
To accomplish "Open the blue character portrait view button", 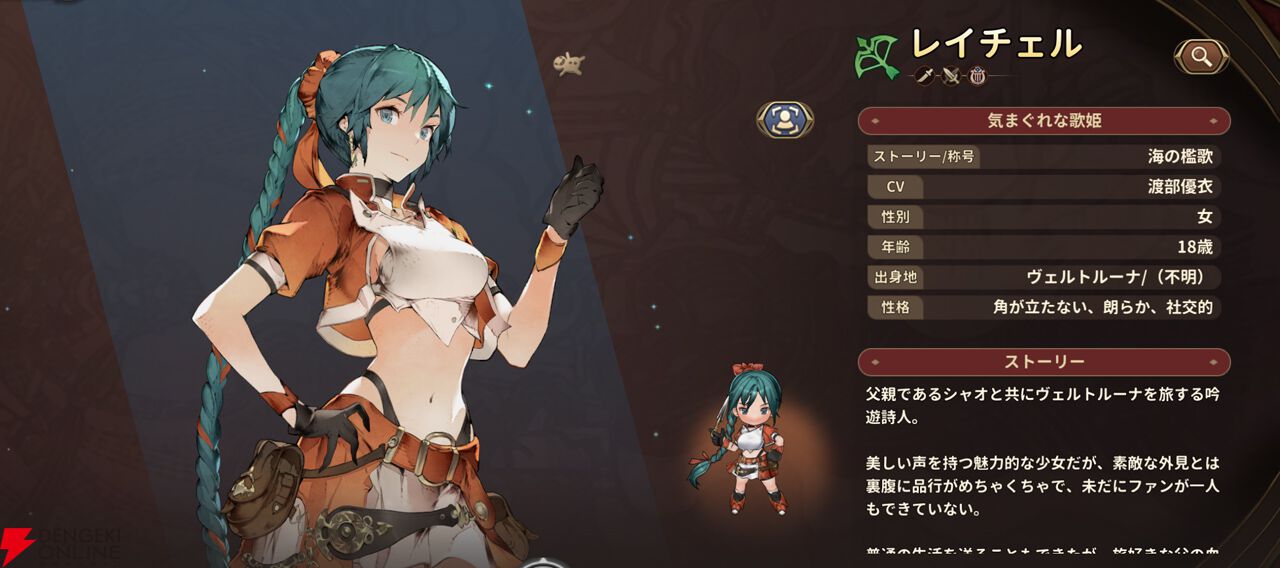I will click(x=785, y=119).
